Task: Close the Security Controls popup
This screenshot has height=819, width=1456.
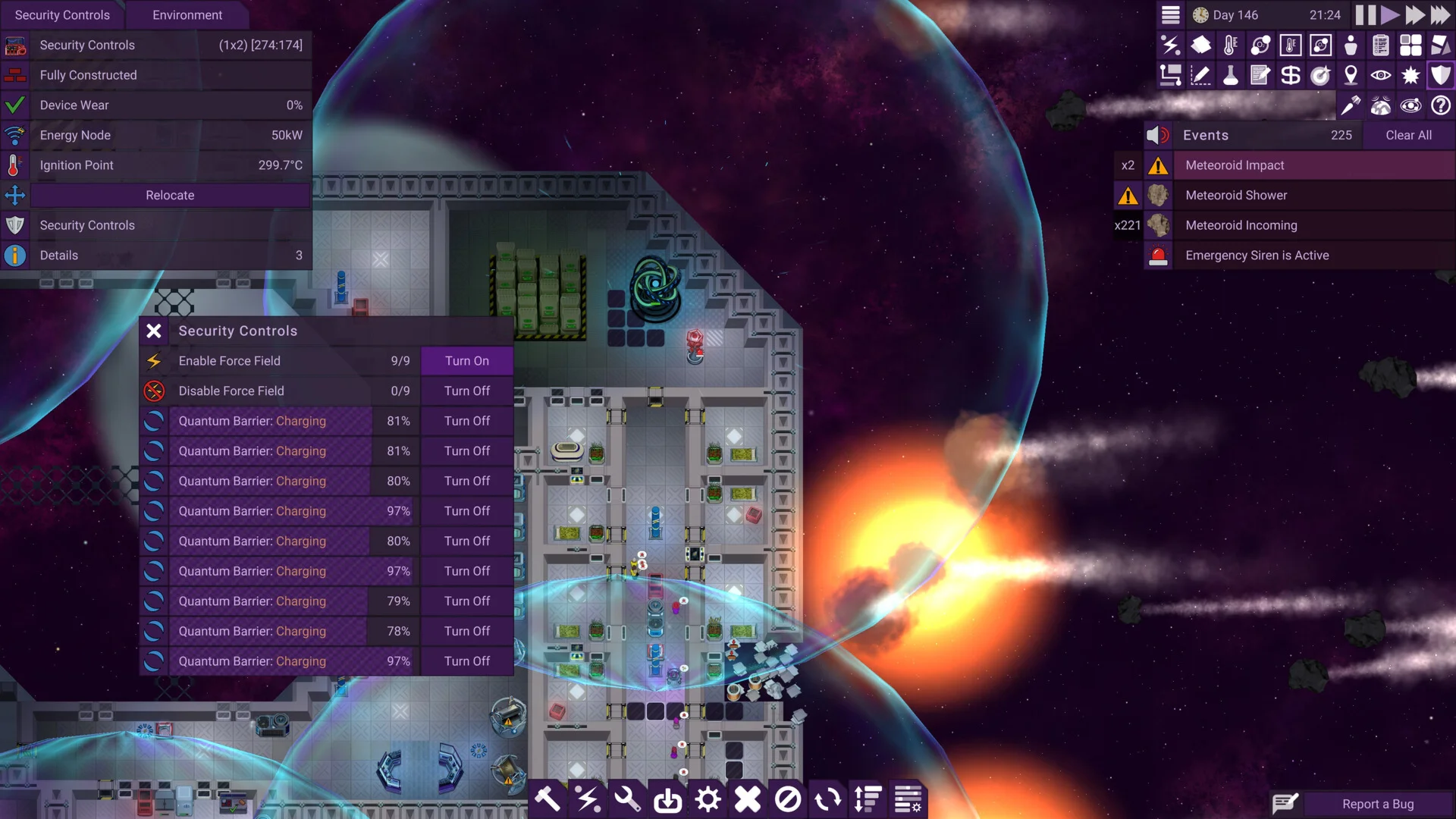Action: (154, 331)
